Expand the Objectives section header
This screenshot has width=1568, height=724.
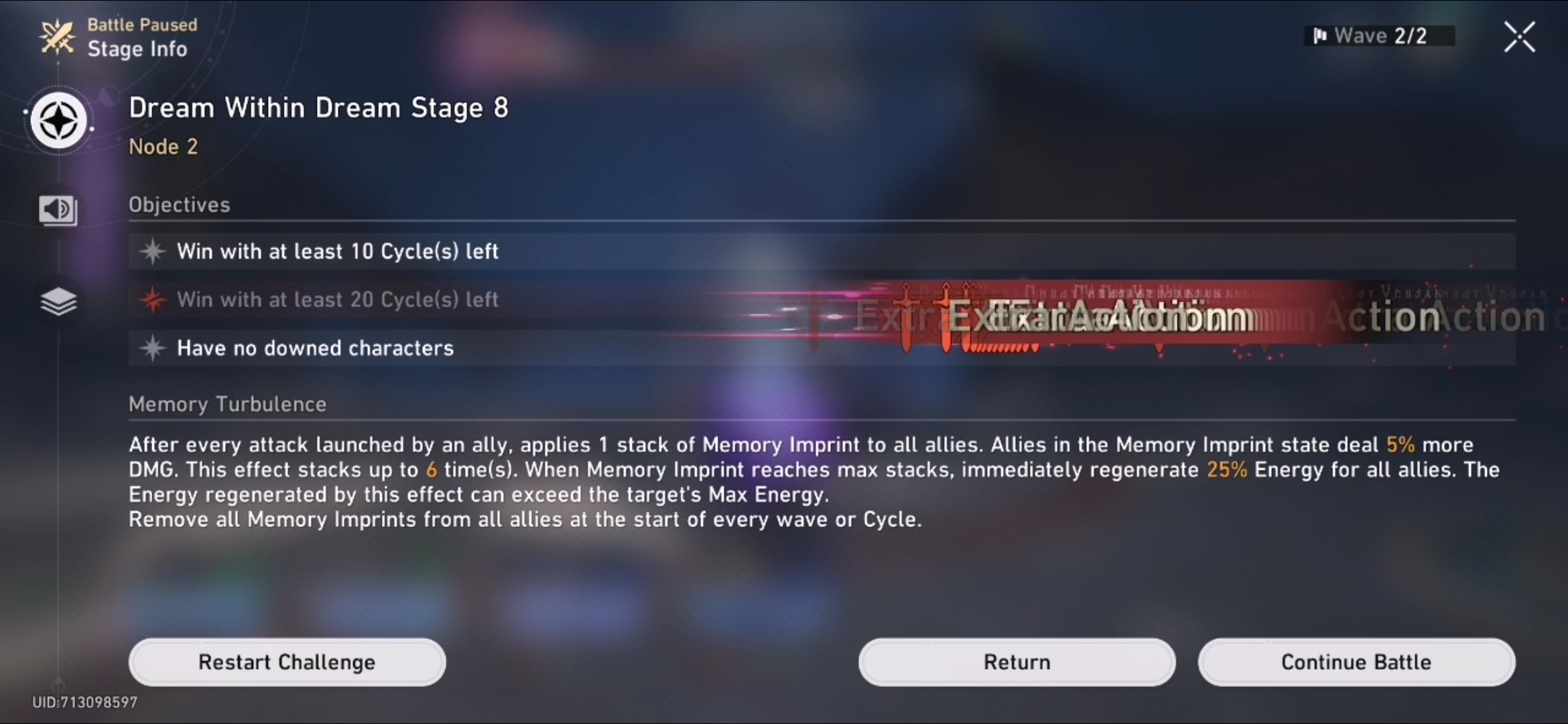(179, 204)
